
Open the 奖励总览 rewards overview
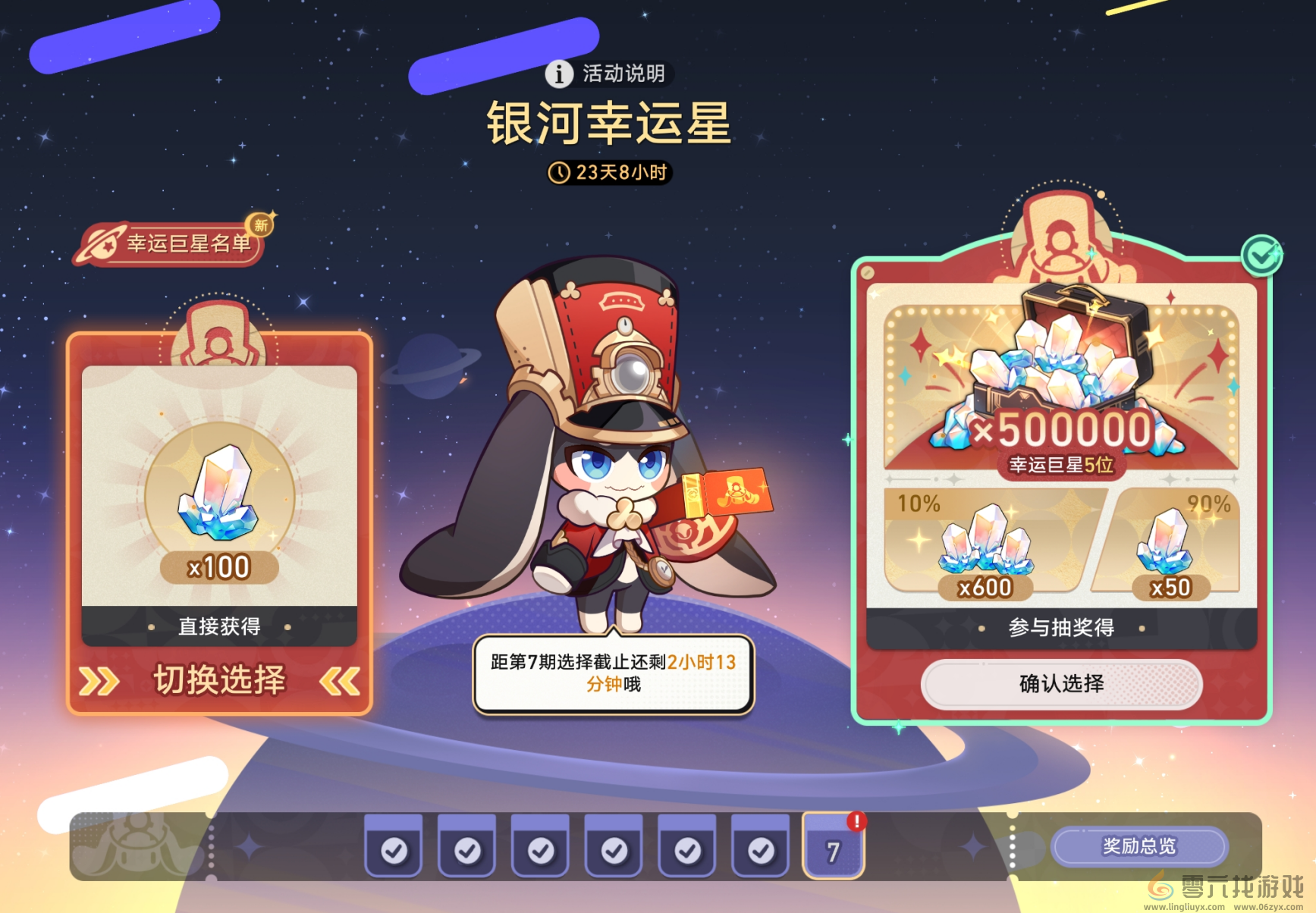pos(1140,846)
